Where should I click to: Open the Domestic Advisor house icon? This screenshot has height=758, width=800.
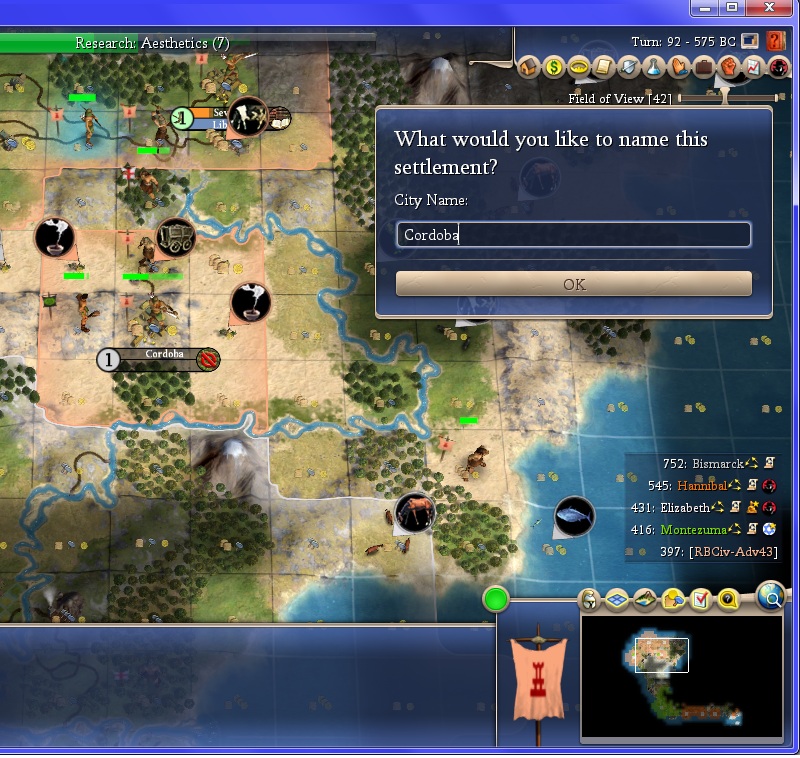pyautogui.click(x=529, y=68)
